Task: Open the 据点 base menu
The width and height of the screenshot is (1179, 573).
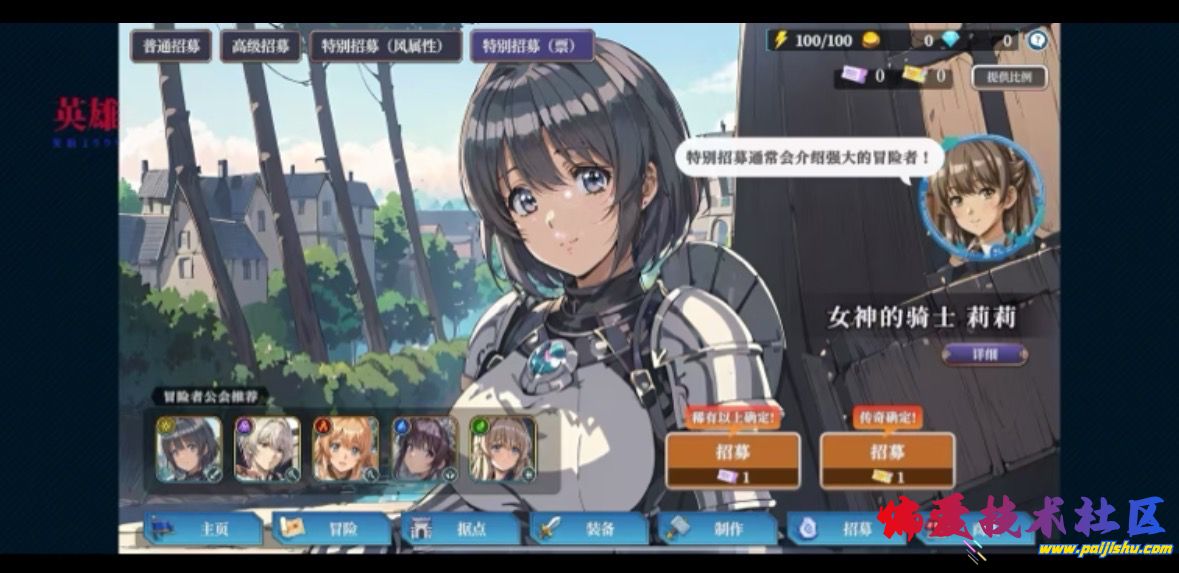Action: (x=461, y=529)
